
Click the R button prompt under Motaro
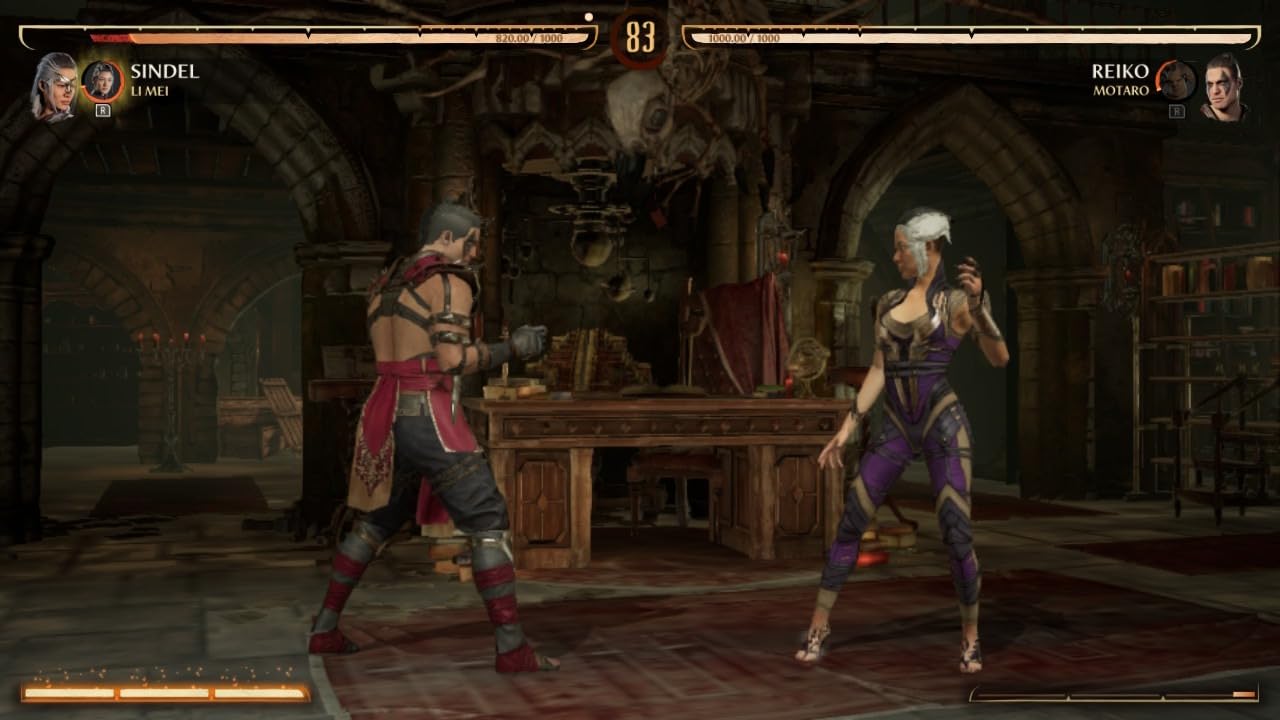click(1177, 110)
